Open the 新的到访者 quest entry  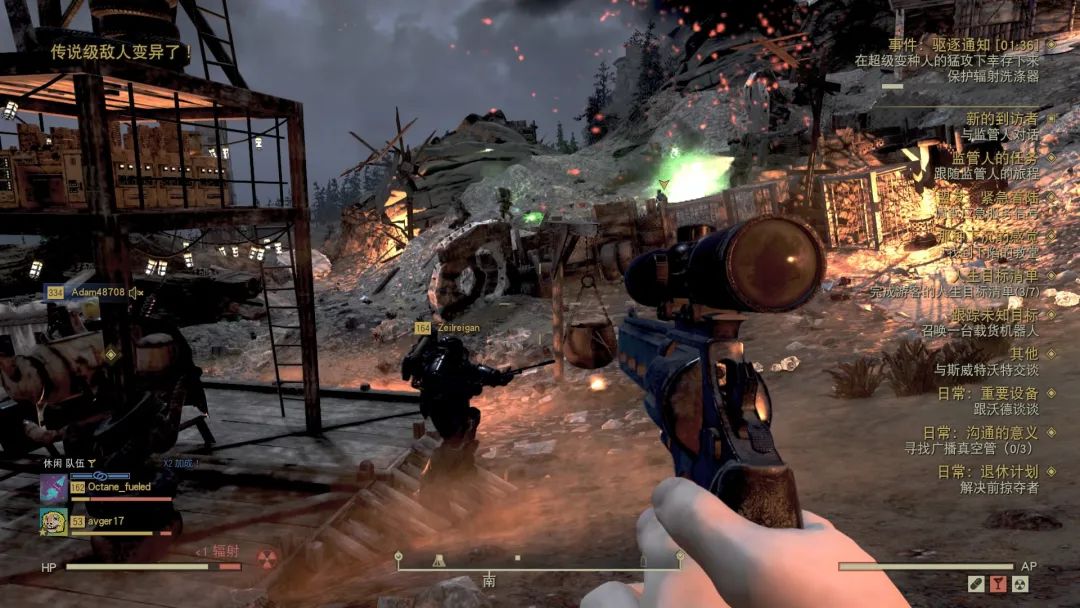coord(1000,119)
